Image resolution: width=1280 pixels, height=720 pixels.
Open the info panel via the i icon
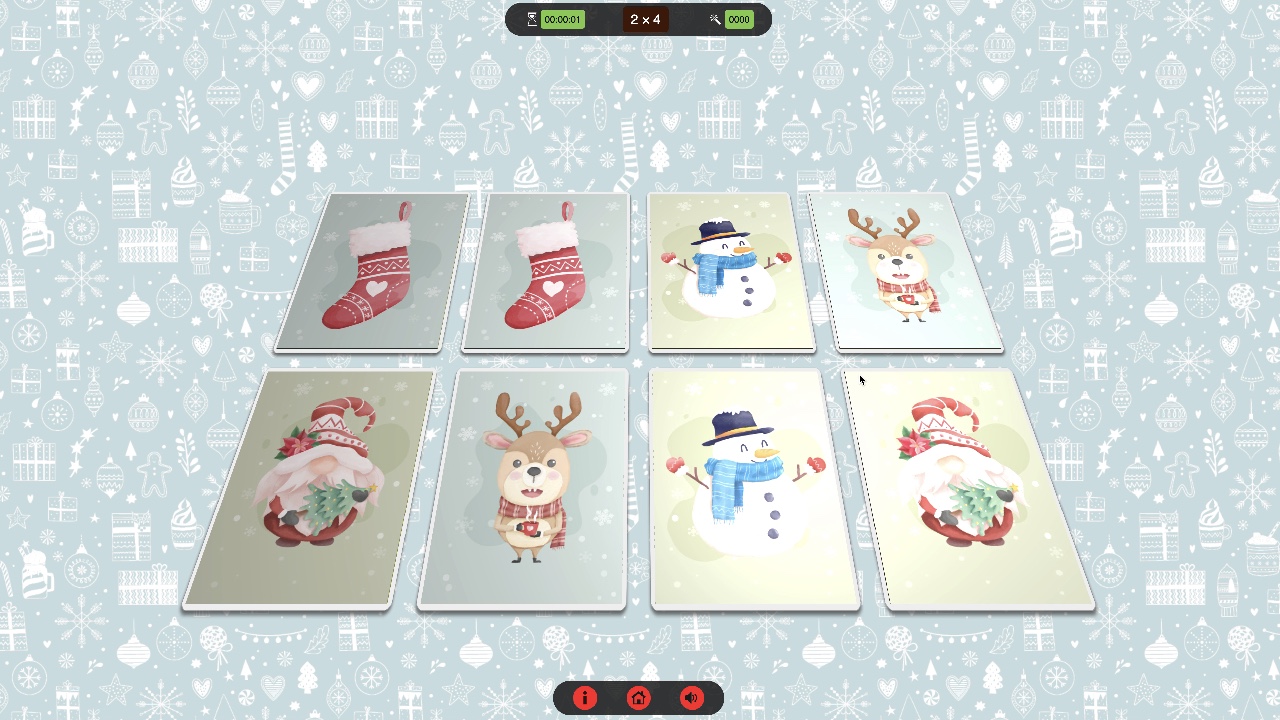(585, 698)
